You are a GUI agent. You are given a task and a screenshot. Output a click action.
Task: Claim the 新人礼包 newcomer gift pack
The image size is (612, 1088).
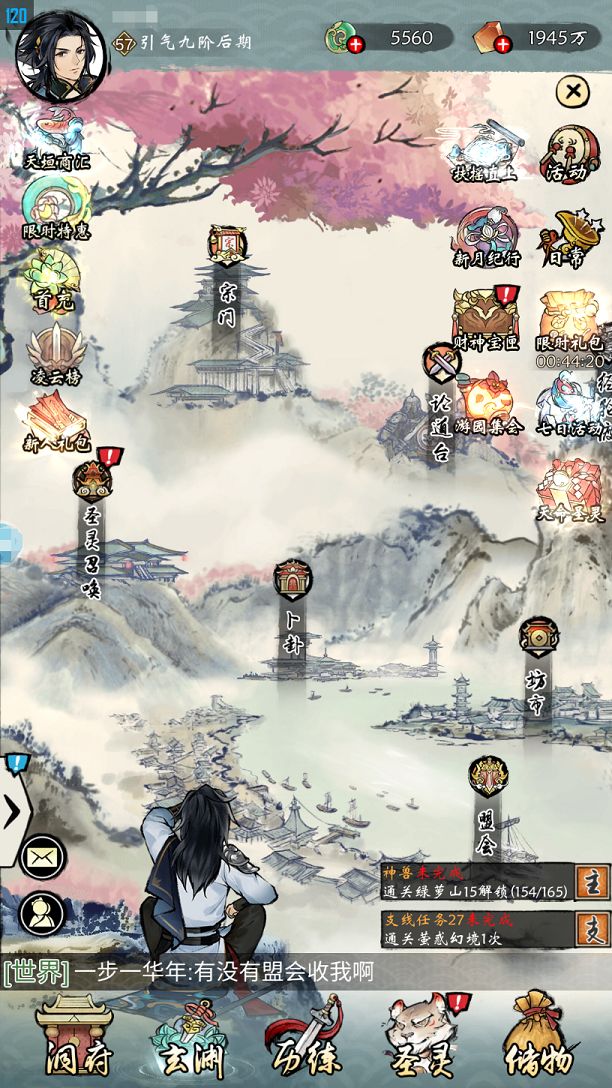pyautogui.click(x=57, y=419)
